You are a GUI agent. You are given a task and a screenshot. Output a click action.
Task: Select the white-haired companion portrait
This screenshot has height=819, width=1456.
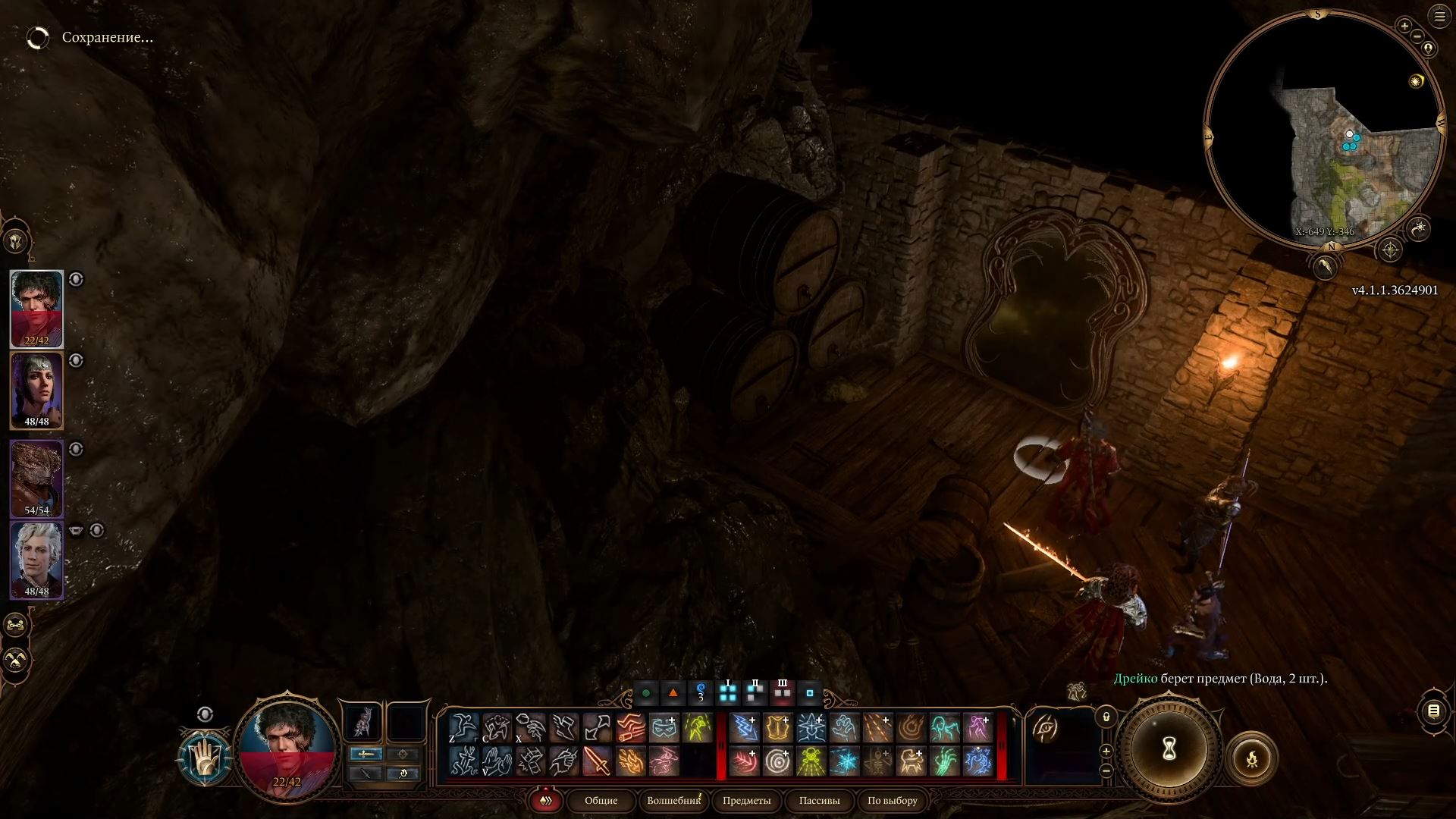pos(36,560)
